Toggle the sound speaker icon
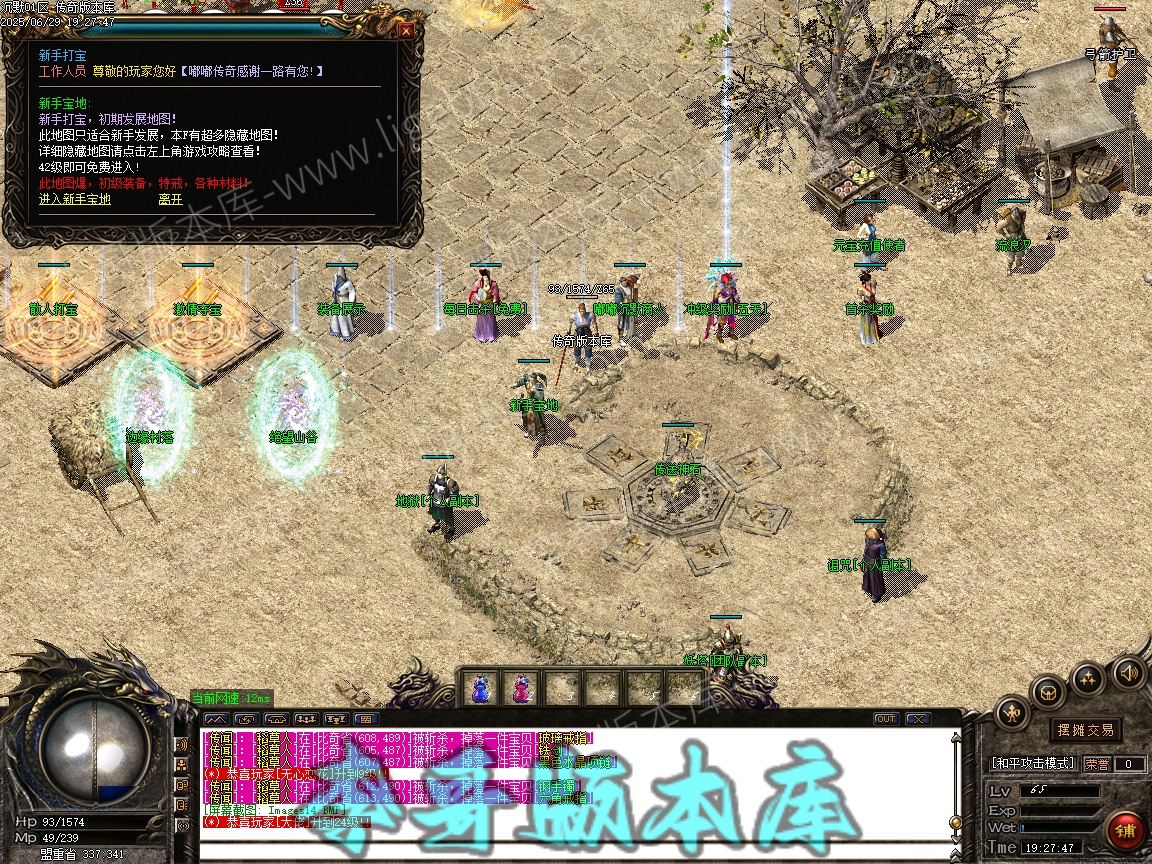Screen dimensions: 1152x864 pyautogui.click(x=1128, y=672)
